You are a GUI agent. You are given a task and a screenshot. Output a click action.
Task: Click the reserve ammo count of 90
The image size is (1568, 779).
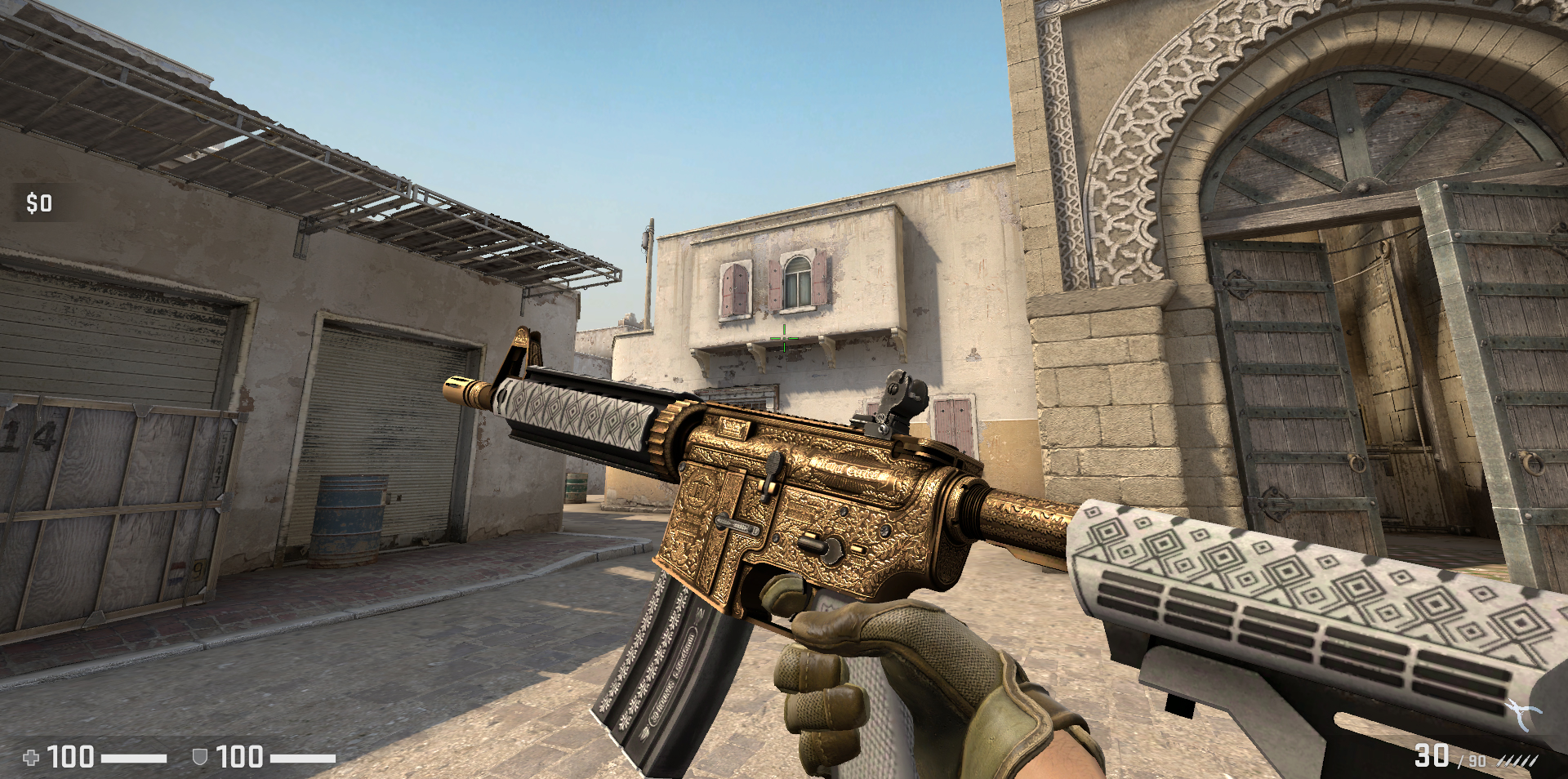point(1477,762)
